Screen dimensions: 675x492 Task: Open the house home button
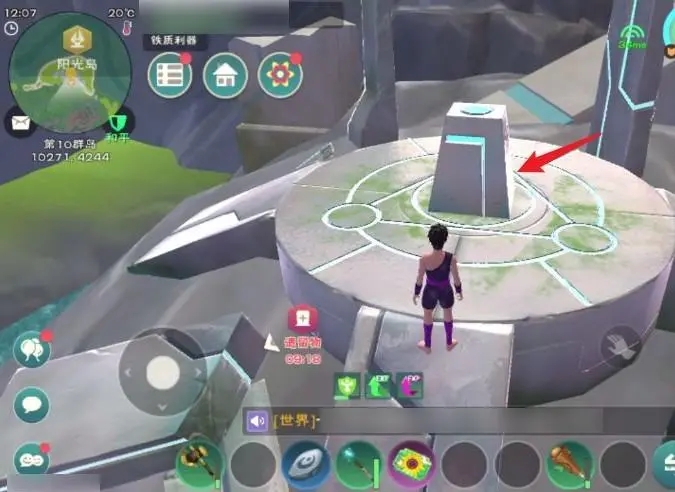click(225, 75)
